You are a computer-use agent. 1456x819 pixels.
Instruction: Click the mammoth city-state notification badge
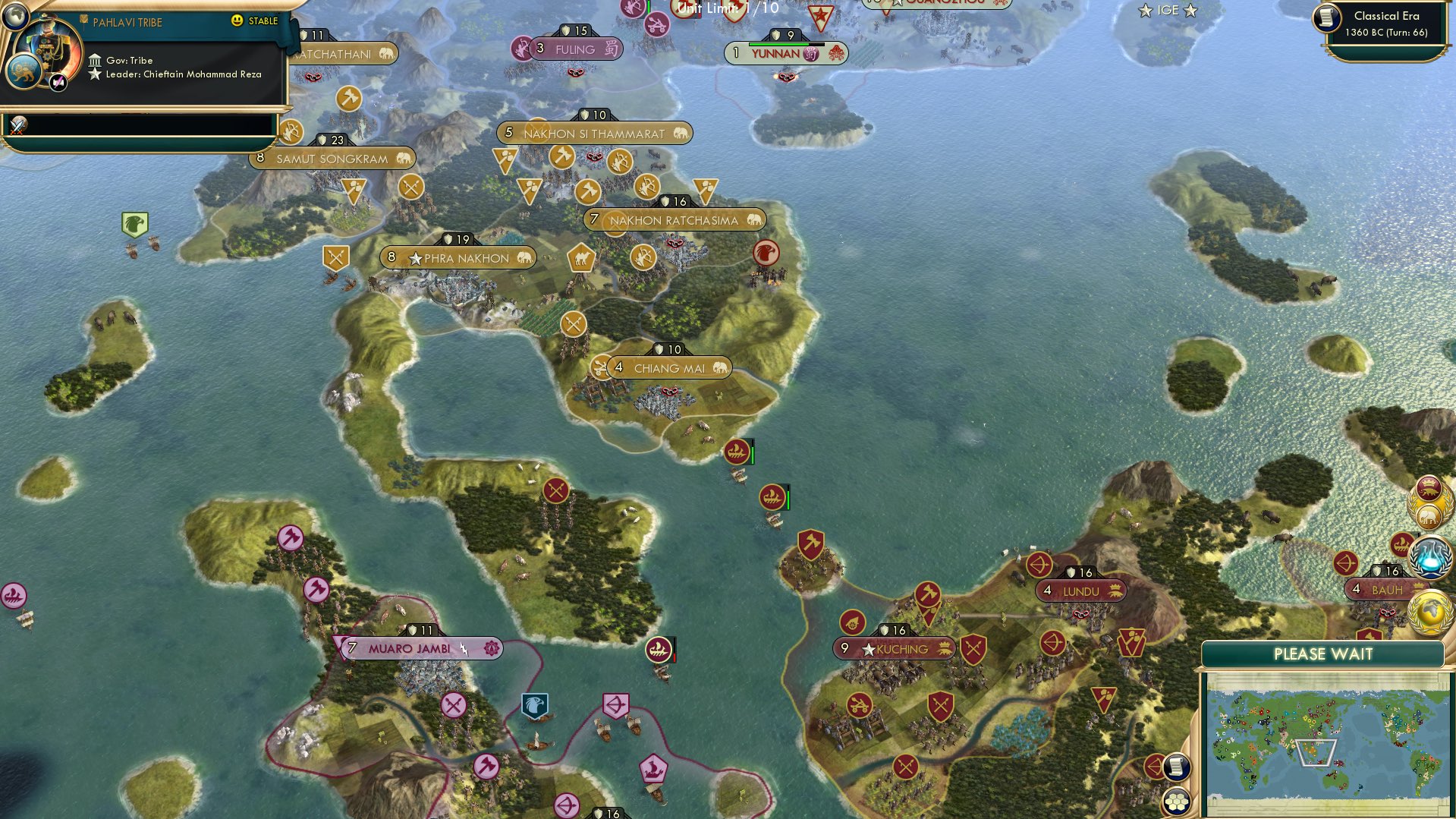[1429, 489]
